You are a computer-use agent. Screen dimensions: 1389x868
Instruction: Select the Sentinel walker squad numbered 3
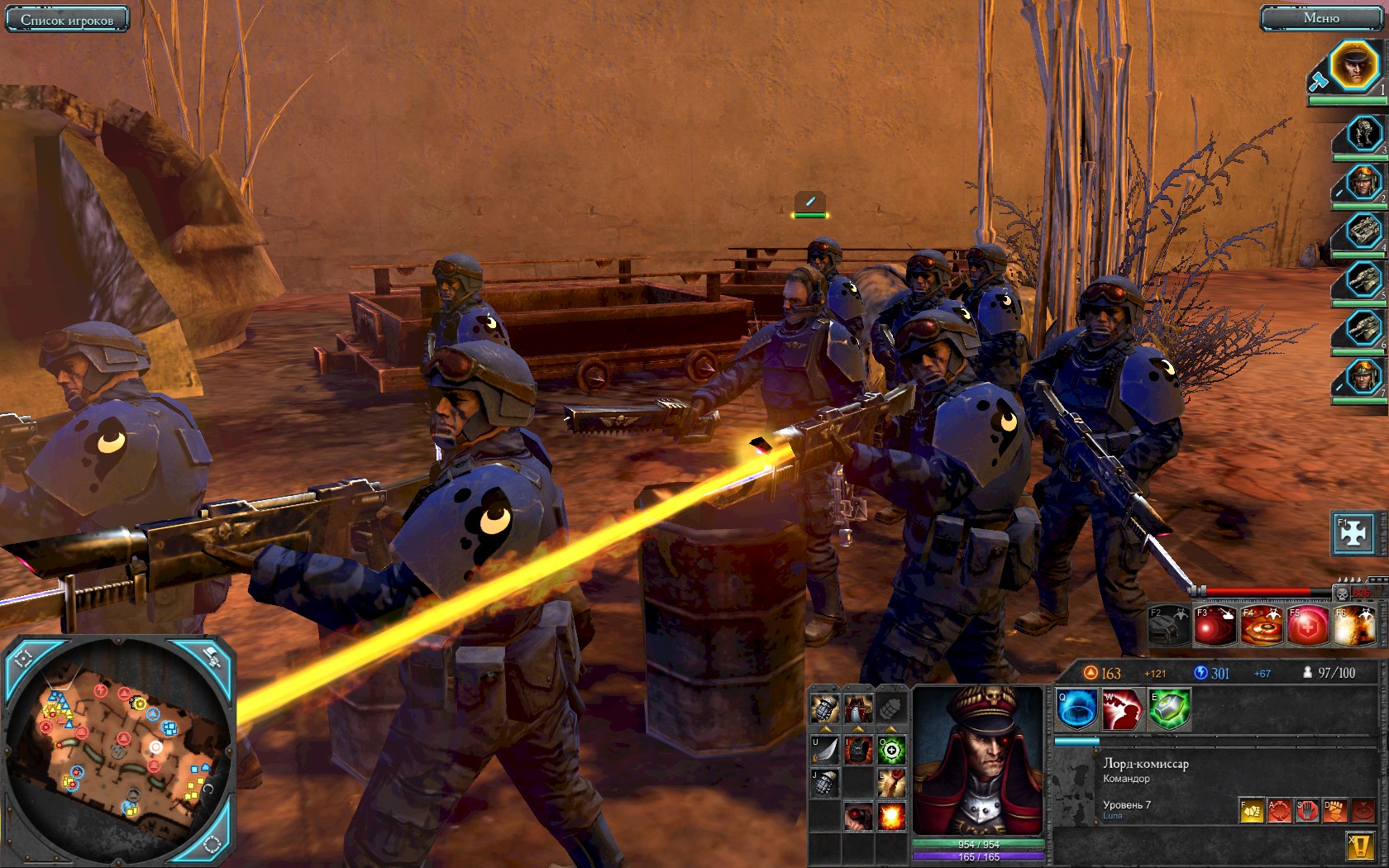[1363, 133]
